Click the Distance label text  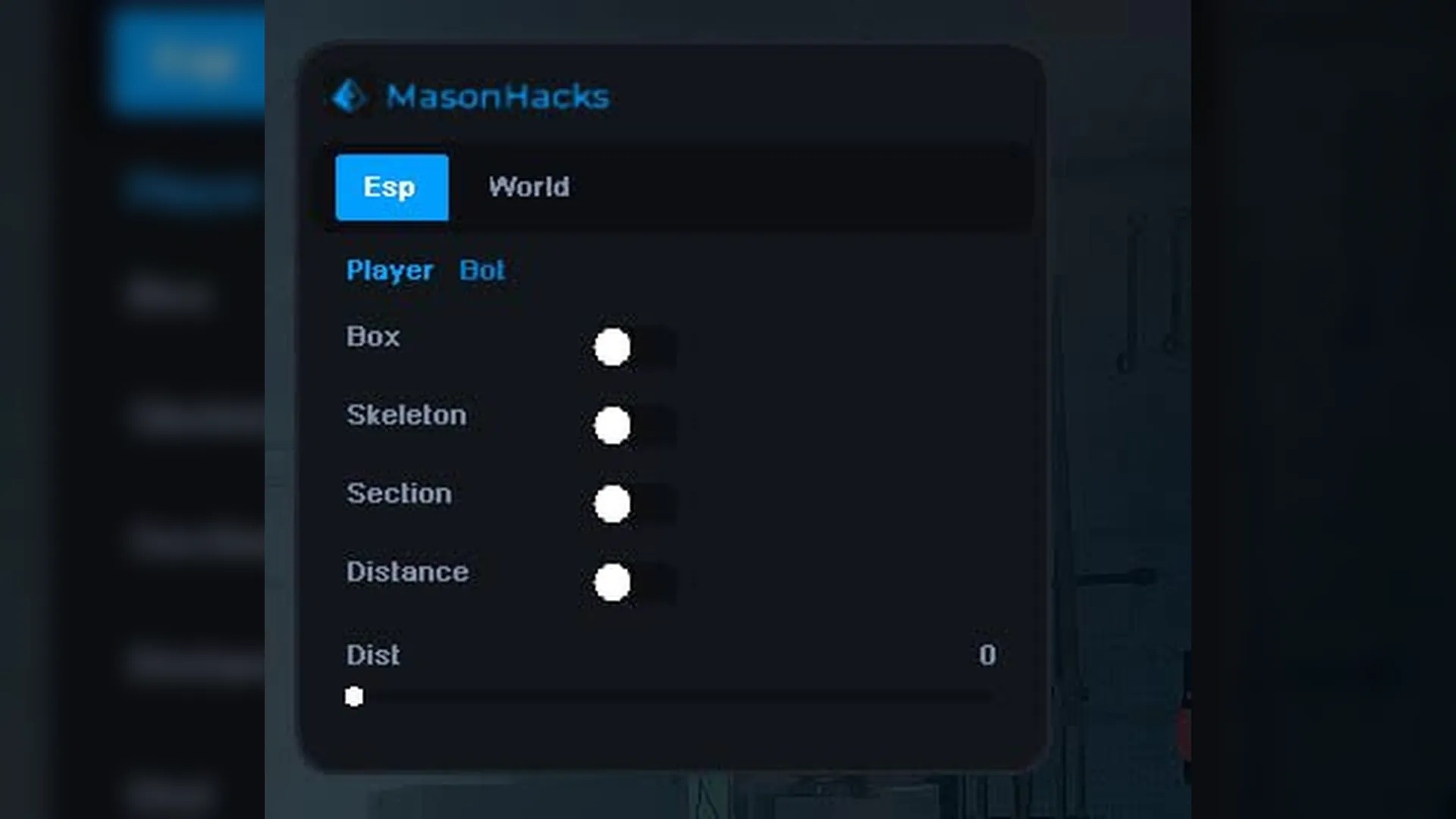tap(407, 573)
